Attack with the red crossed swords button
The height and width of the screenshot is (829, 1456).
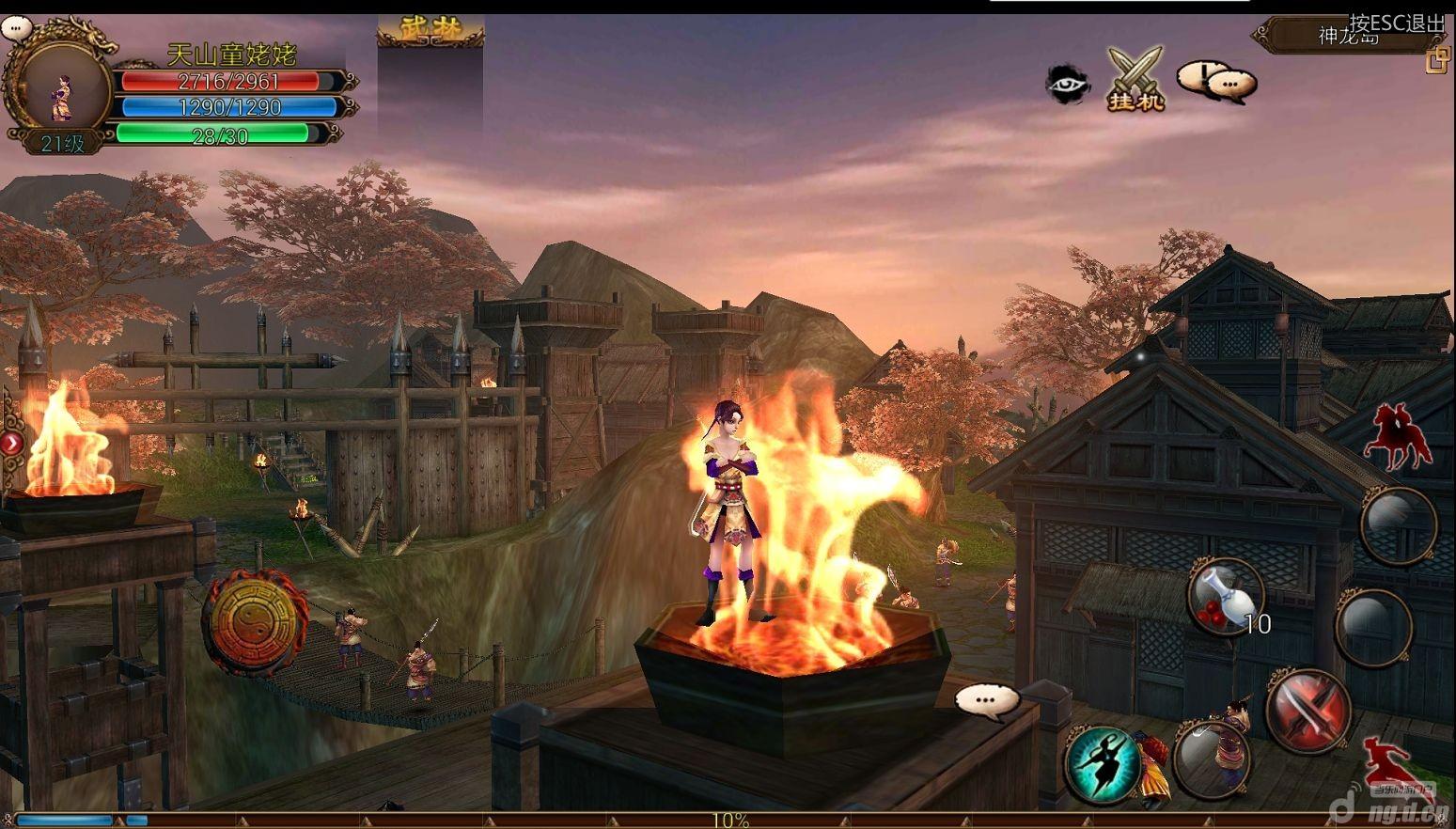(x=1308, y=712)
